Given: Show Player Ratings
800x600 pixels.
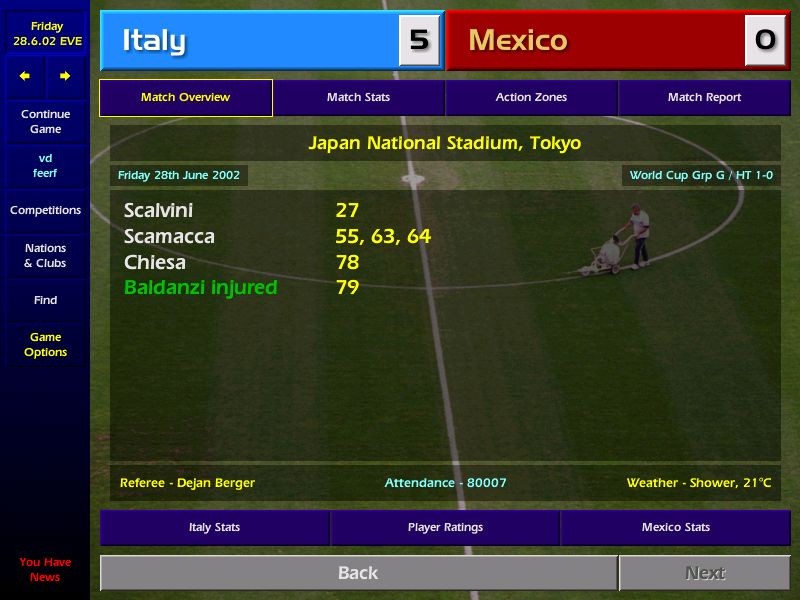Looking at the screenshot, I should coord(445,527).
